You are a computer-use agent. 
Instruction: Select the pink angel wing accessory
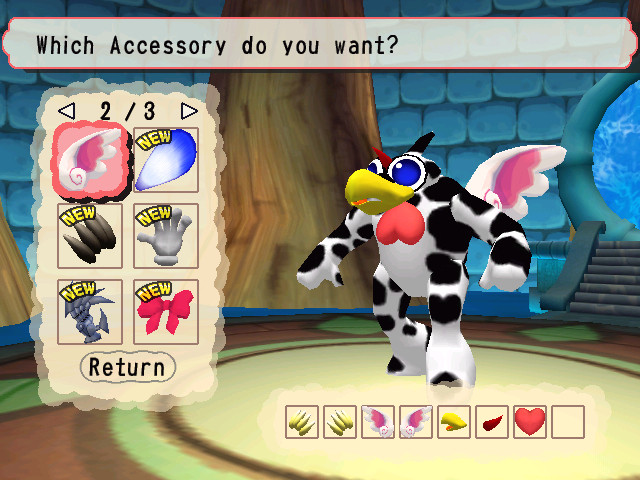[x=90, y=160]
